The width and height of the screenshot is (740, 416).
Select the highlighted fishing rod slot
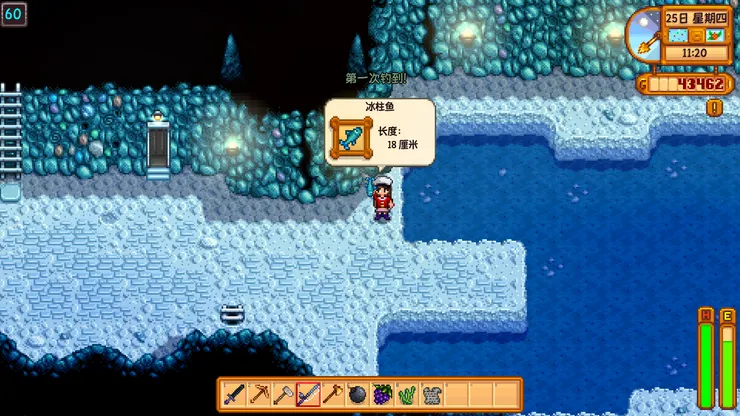308,394
